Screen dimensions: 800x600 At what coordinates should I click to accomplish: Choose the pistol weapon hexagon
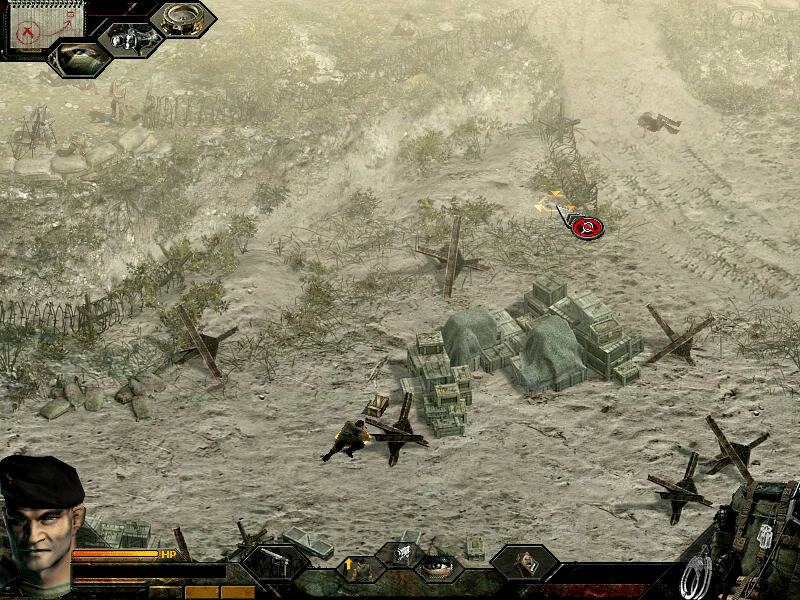(x=273, y=563)
